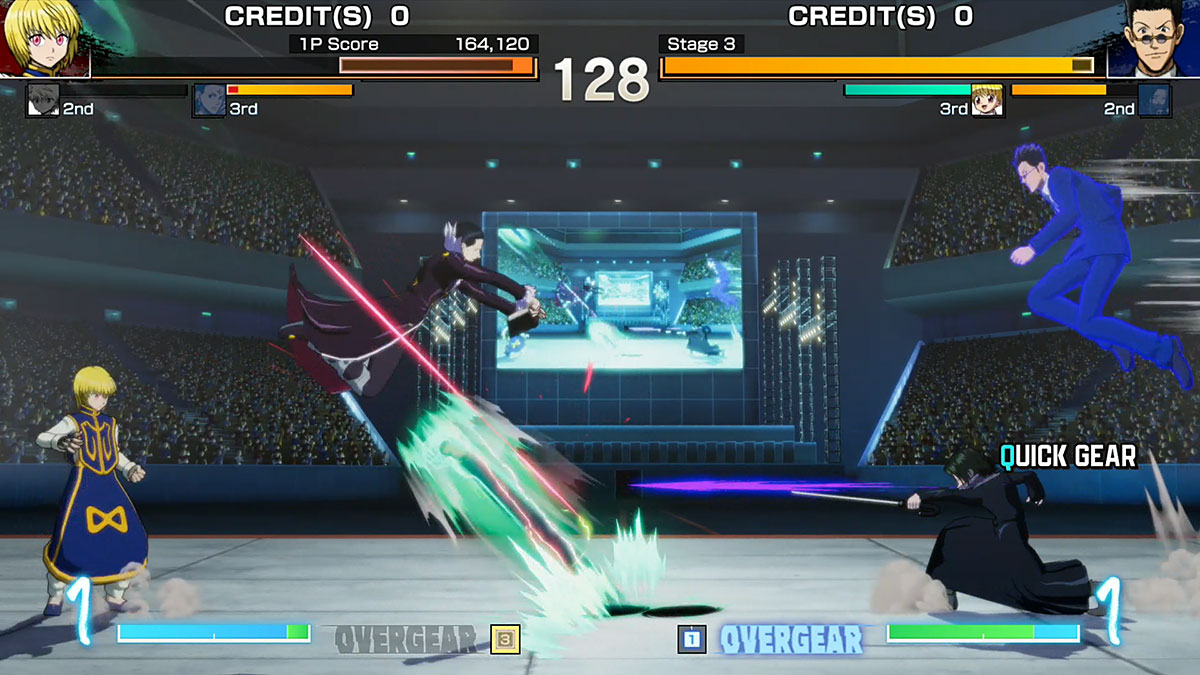This screenshot has width=1200, height=675.
Task: Click Kurapika's player one portrait
Action: 44,38
